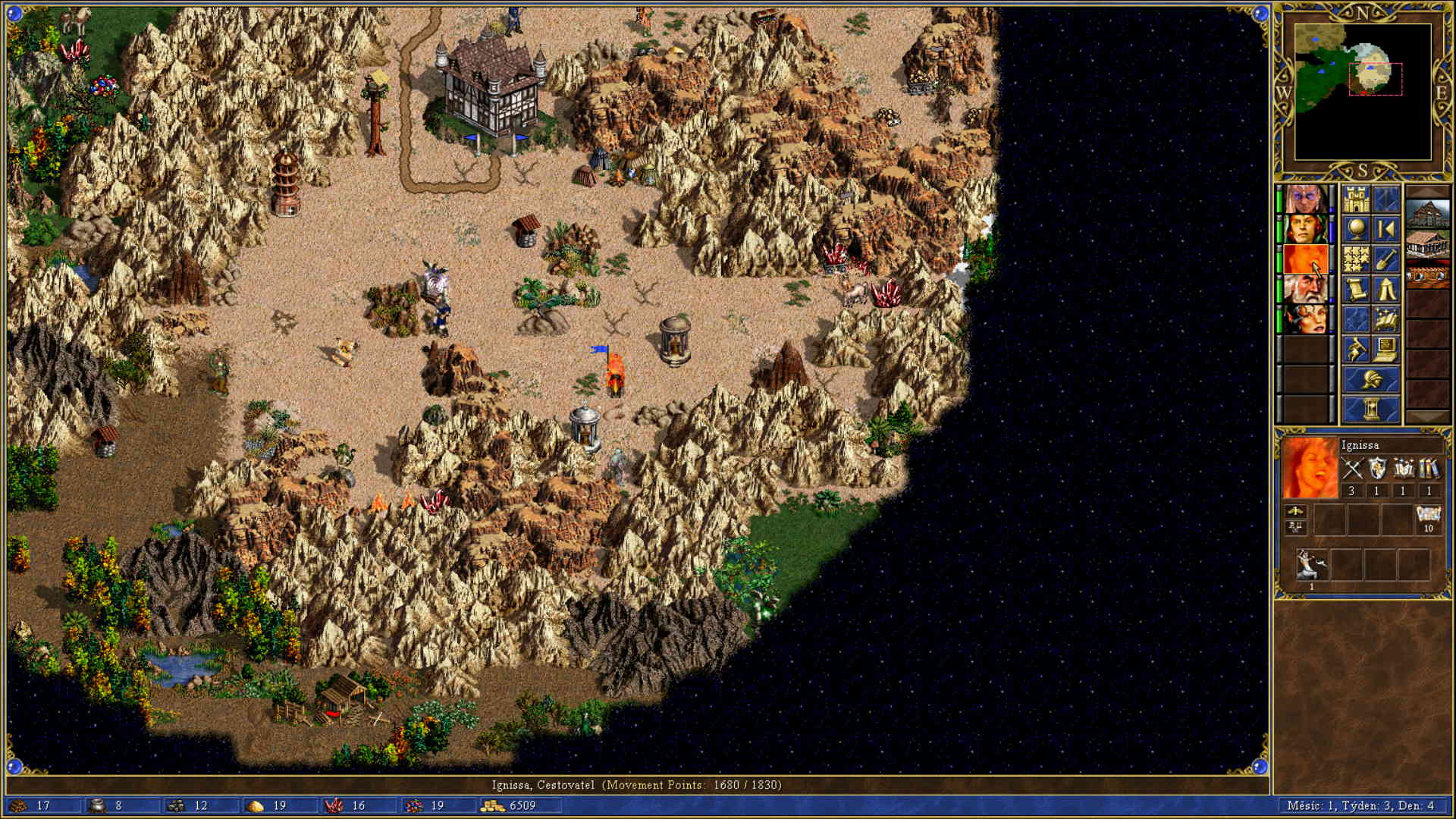
Task: Click the minimap world overview
Action: click(1363, 91)
